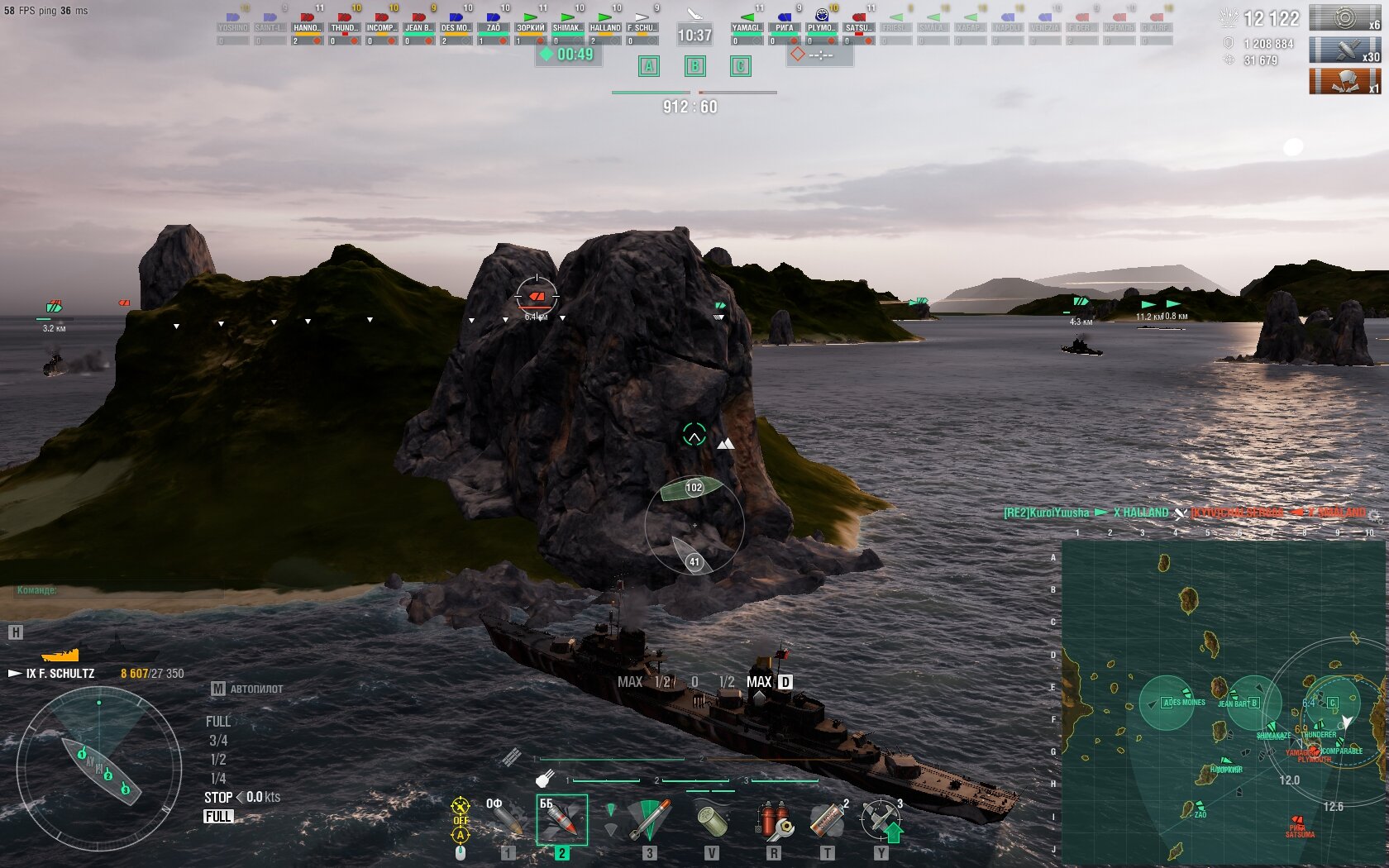The width and height of the screenshot is (1389, 868).
Task: Click the ribbon counter showing x30
Action: pyautogui.click(x=1344, y=51)
